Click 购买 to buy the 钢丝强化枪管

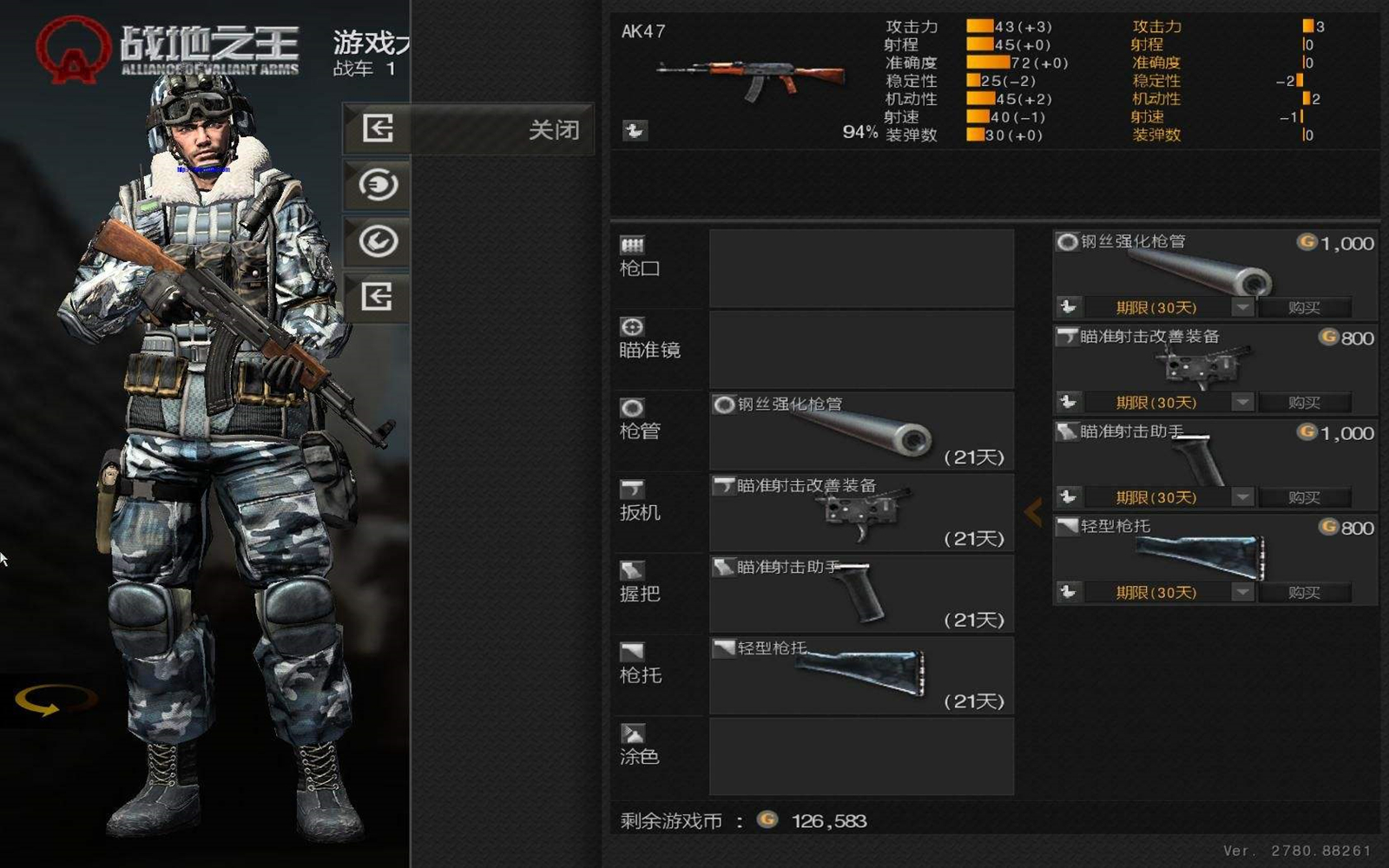[1306, 306]
